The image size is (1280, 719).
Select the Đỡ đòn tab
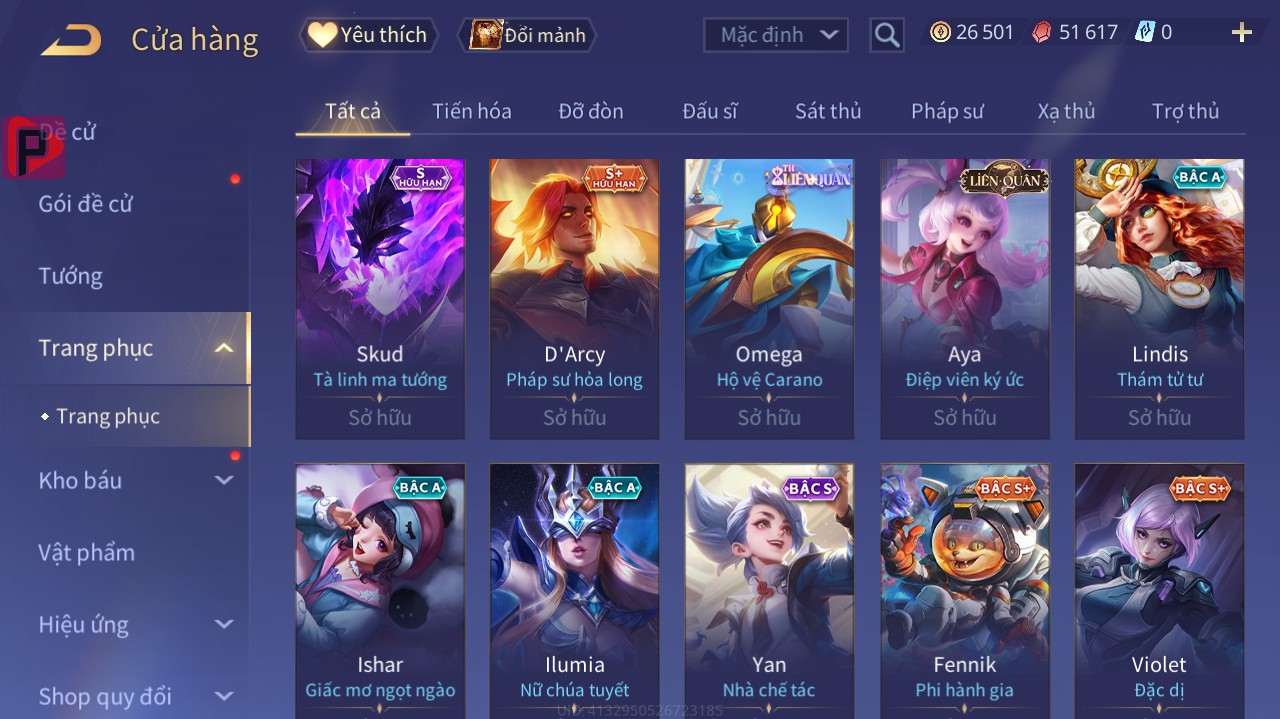(x=591, y=111)
